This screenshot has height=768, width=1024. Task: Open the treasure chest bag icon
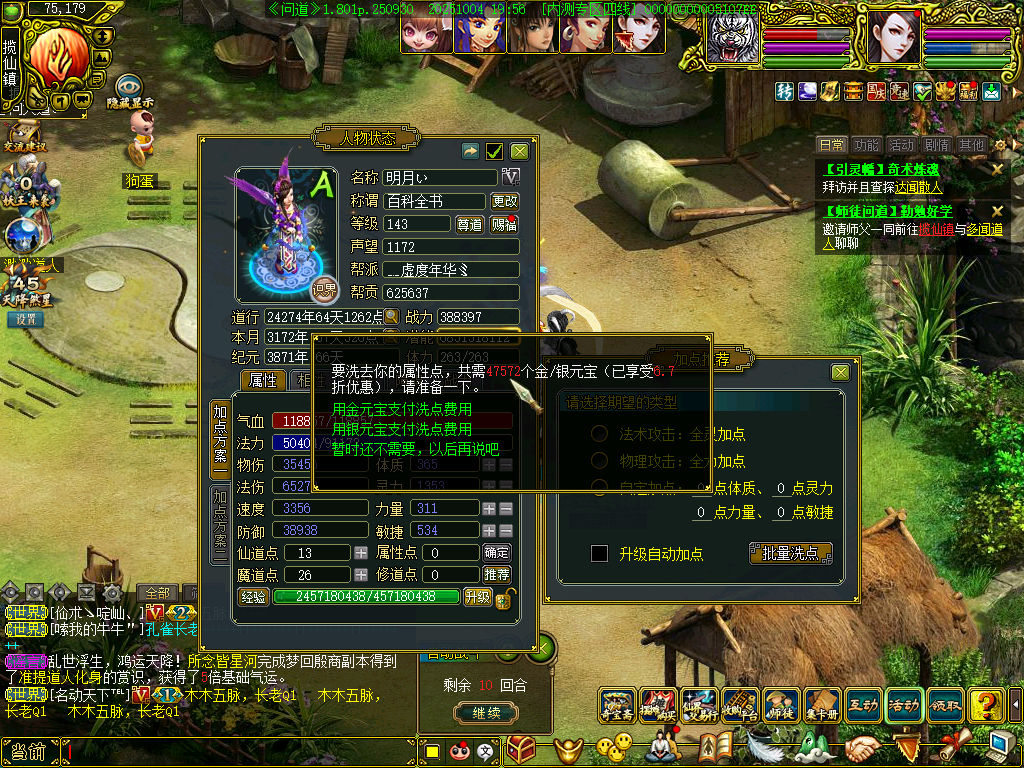point(521,749)
